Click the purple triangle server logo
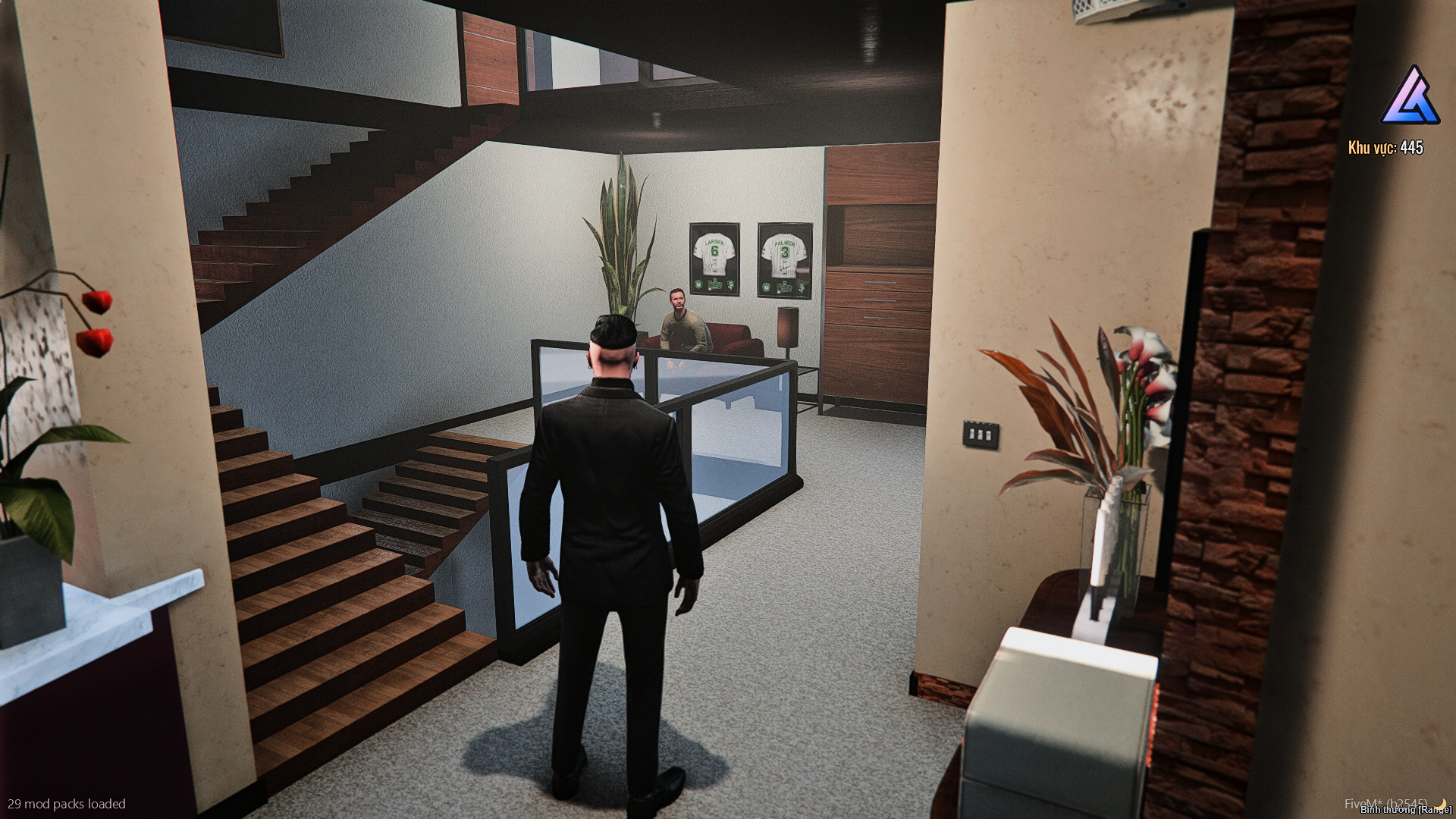 click(x=1409, y=96)
